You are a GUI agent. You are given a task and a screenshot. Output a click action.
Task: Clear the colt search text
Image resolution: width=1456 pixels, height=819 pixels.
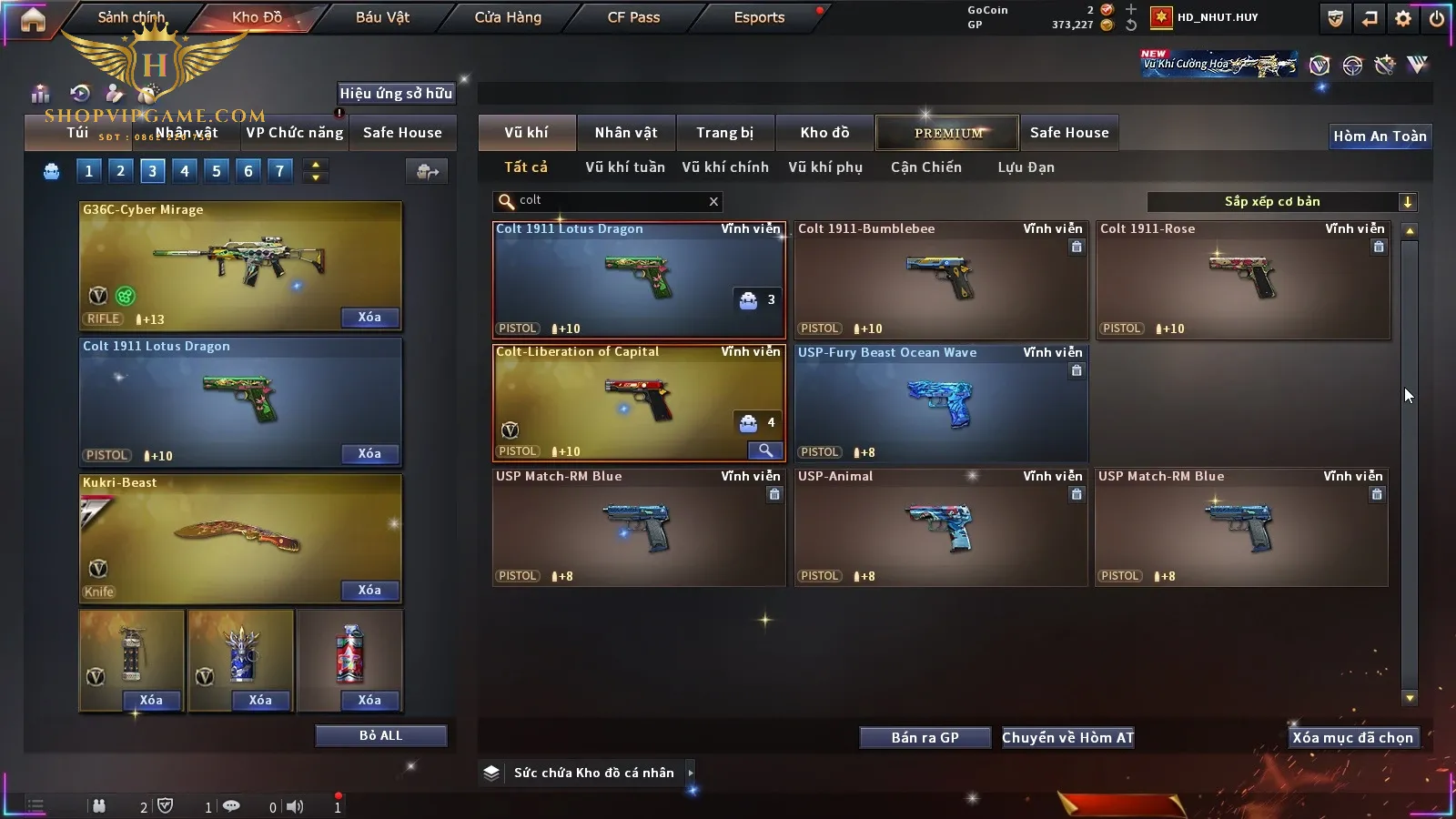coord(713,201)
